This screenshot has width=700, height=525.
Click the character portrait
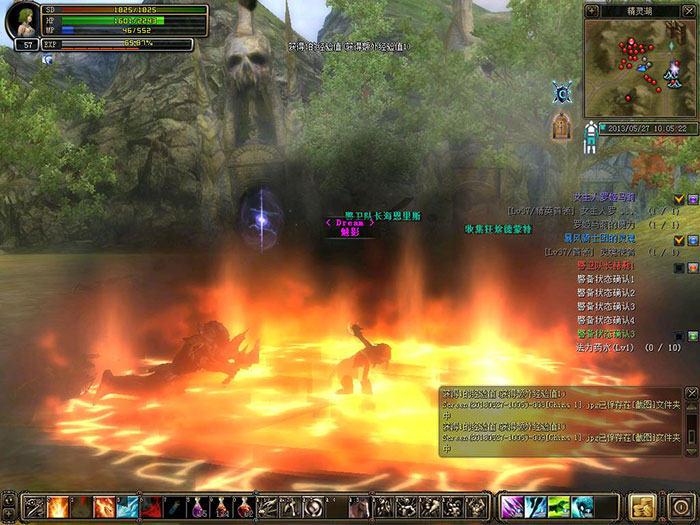[x=22, y=22]
